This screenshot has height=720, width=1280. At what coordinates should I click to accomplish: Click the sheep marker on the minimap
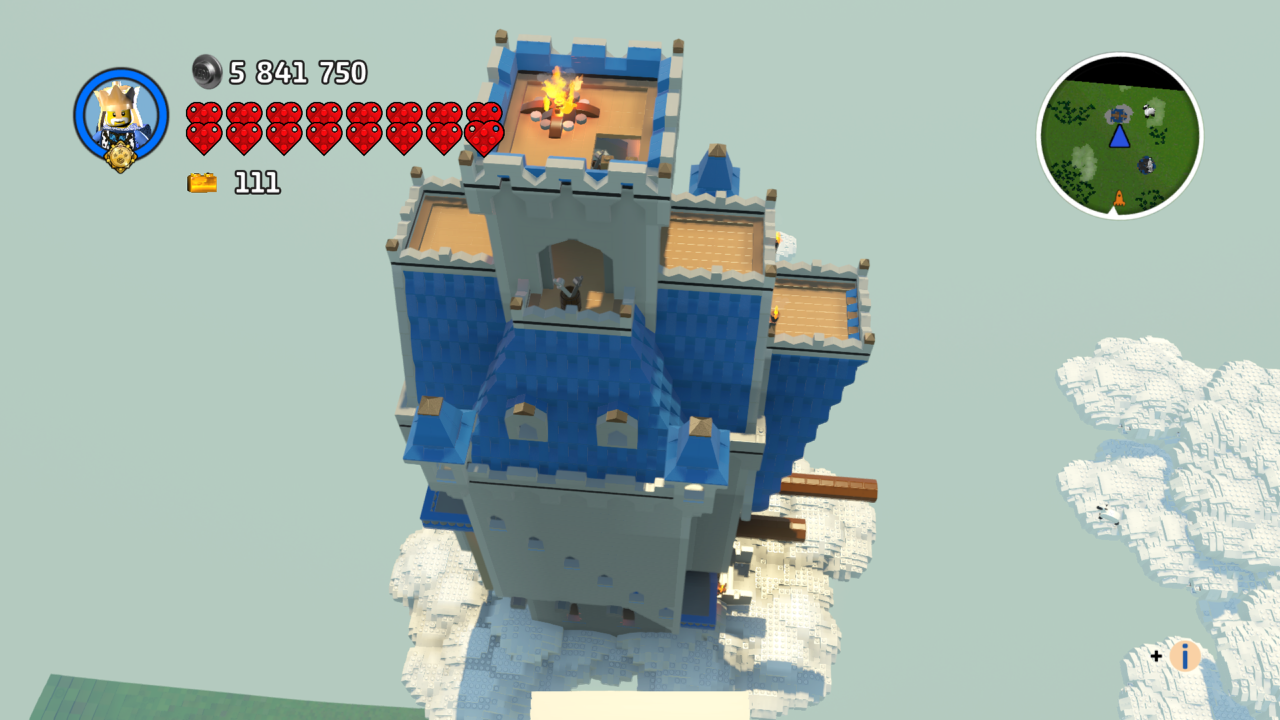(x=1148, y=111)
